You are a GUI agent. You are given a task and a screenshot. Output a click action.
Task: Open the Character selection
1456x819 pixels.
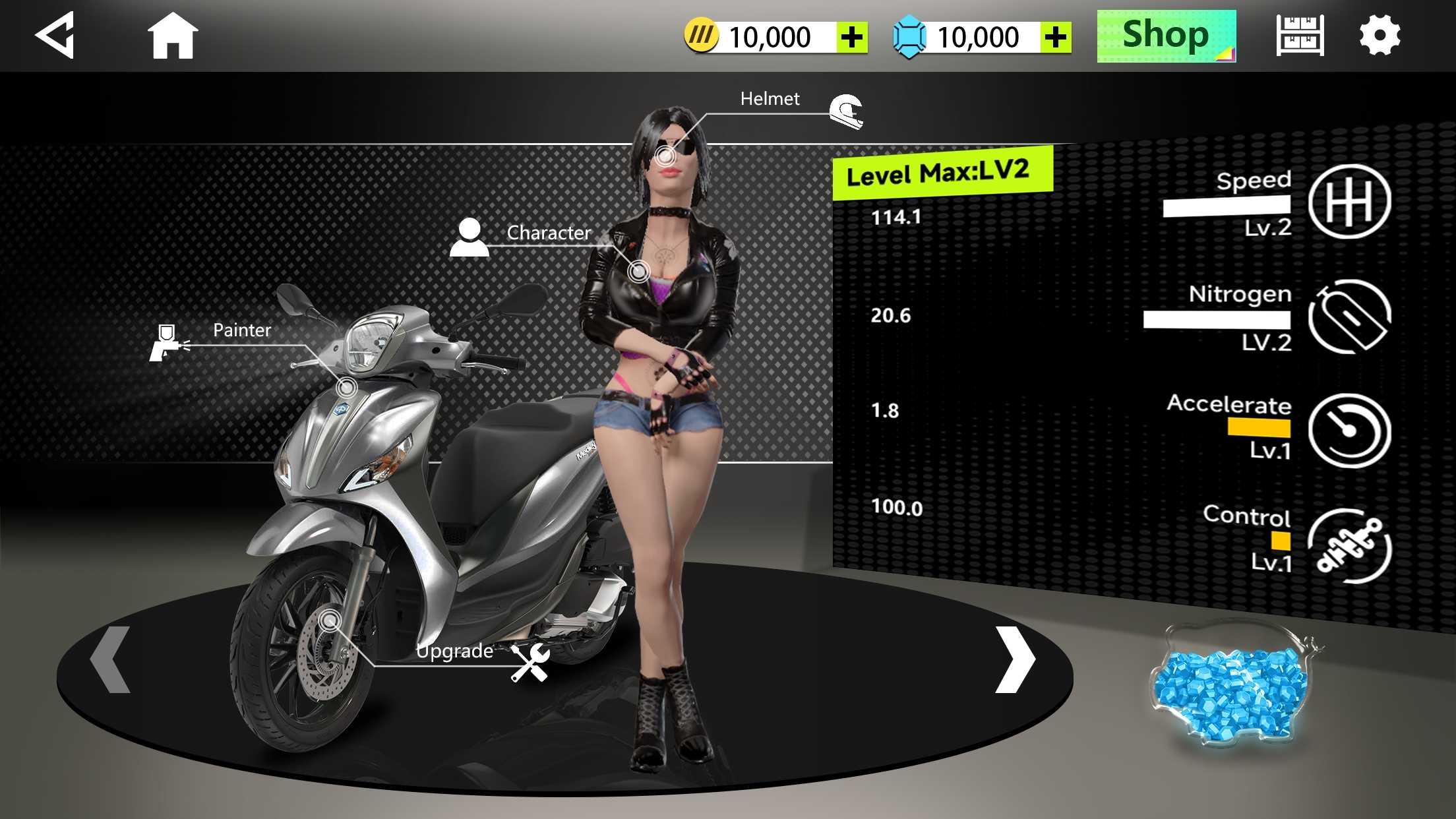(x=470, y=236)
